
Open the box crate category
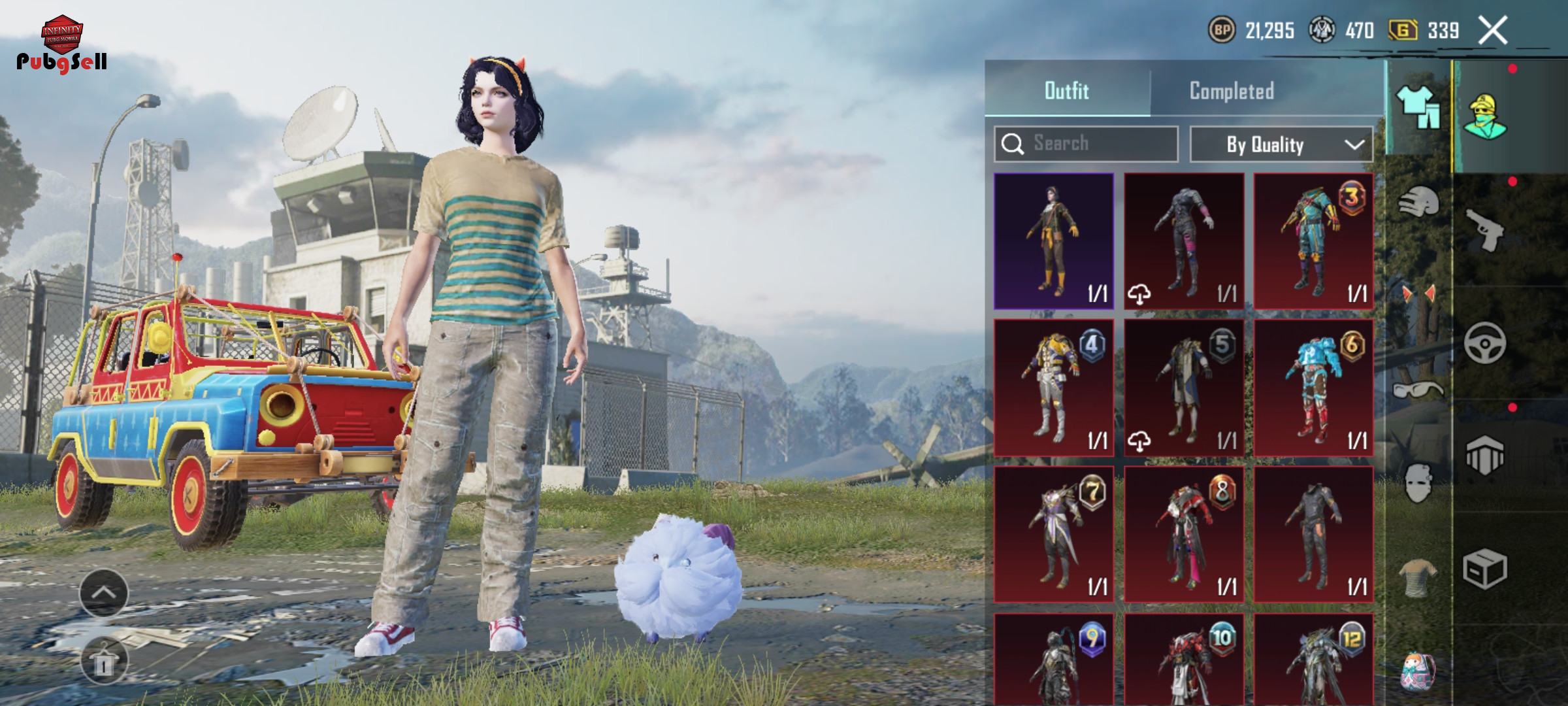(x=1484, y=569)
